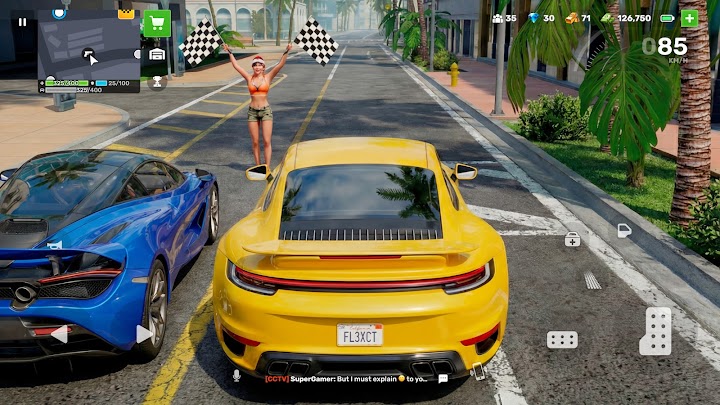Open the shop via green cart button
The image size is (720, 405).
pyautogui.click(x=157, y=23)
